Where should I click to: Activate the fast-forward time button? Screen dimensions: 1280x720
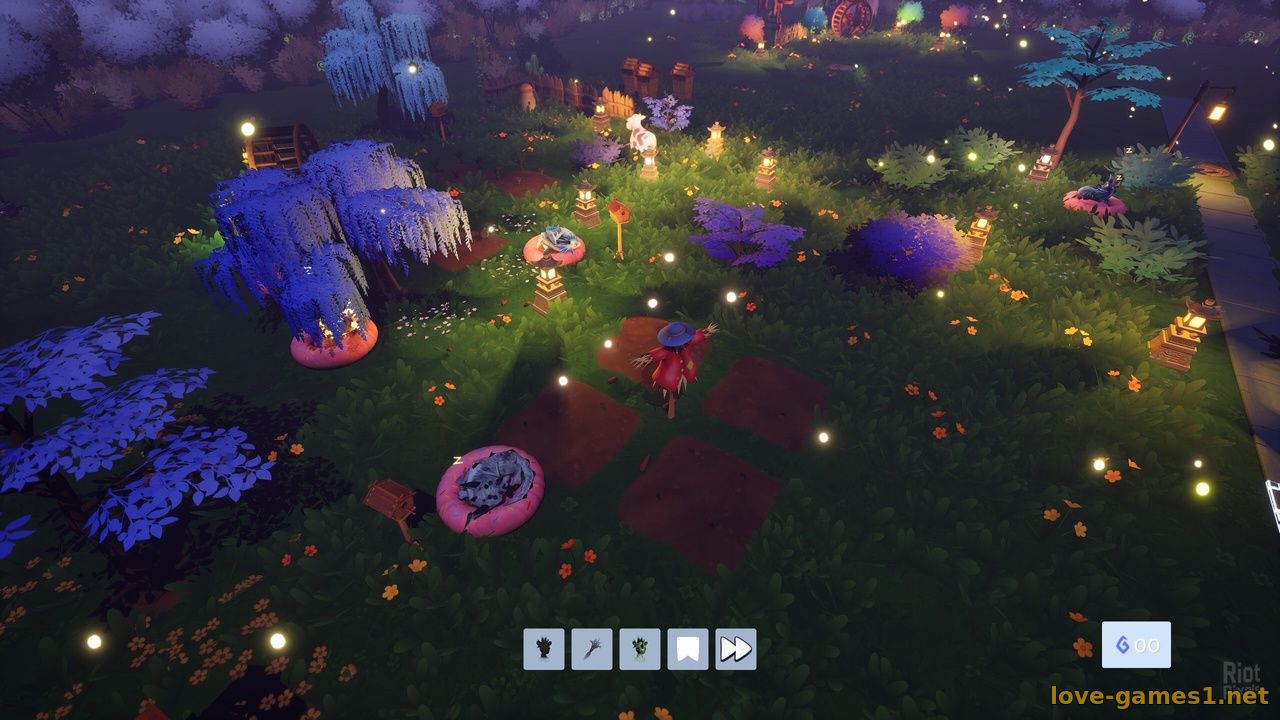(736, 649)
